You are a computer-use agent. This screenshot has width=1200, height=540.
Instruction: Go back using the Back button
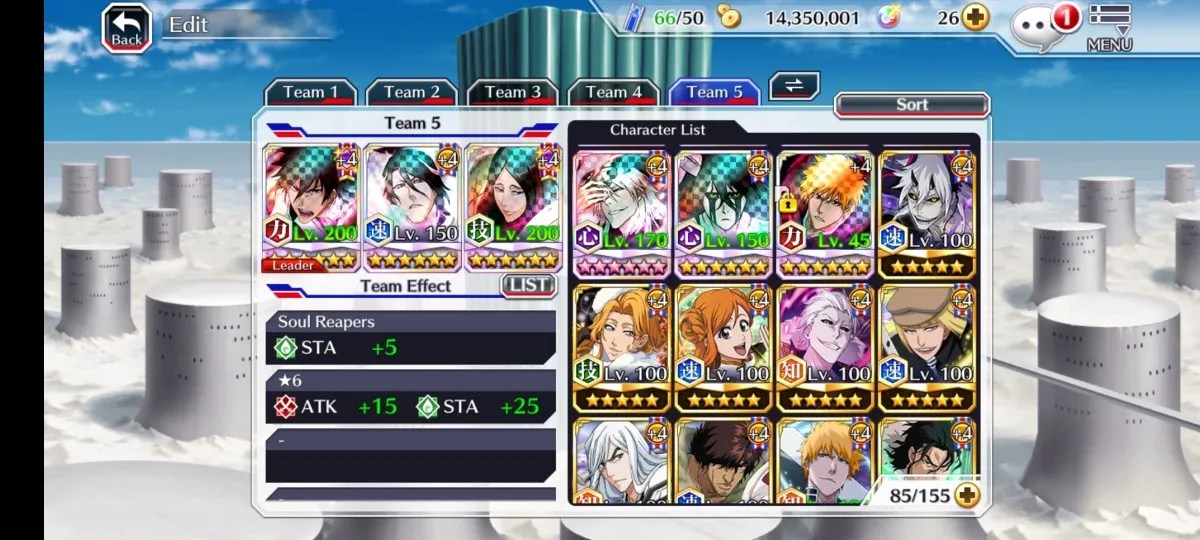tap(127, 28)
